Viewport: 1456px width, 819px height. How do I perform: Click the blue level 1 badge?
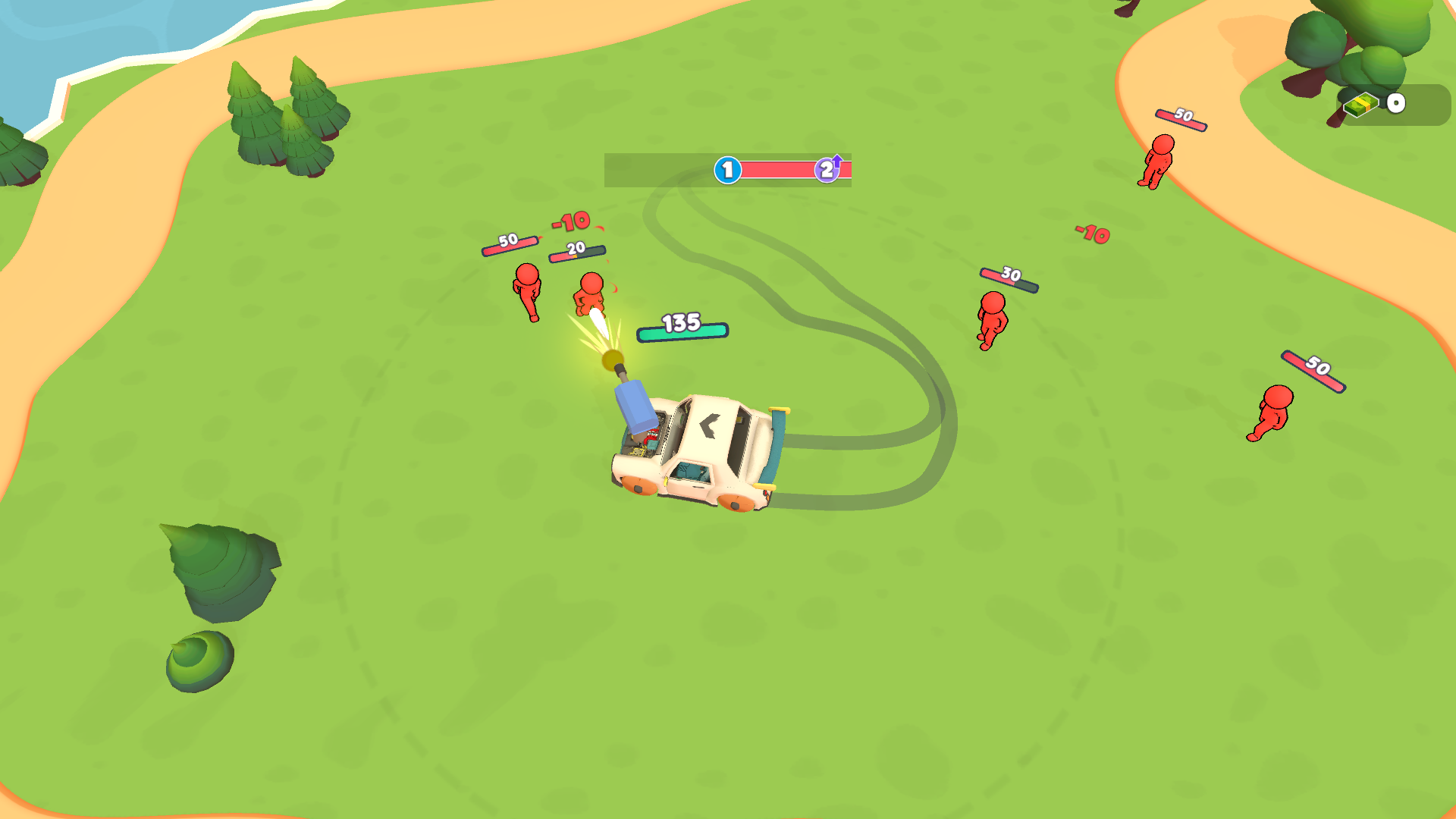pyautogui.click(x=726, y=170)
